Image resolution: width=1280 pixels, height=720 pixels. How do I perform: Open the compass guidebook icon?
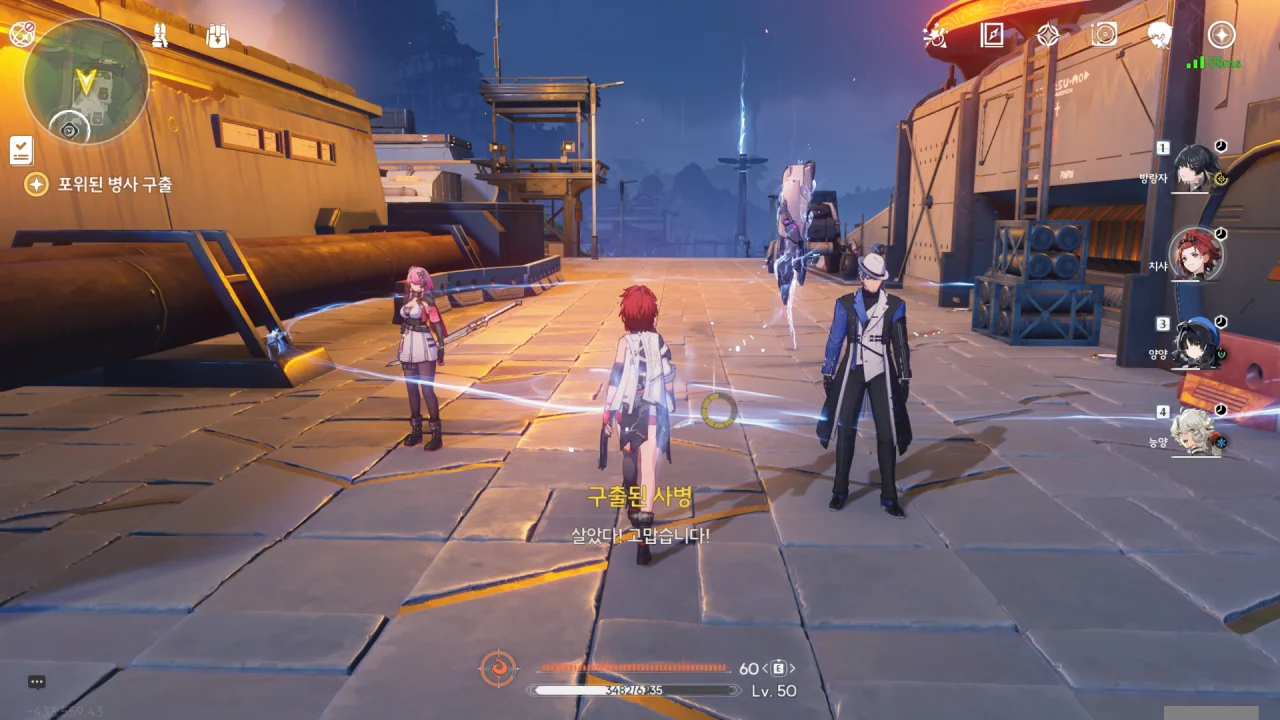(x=992, y=36)
